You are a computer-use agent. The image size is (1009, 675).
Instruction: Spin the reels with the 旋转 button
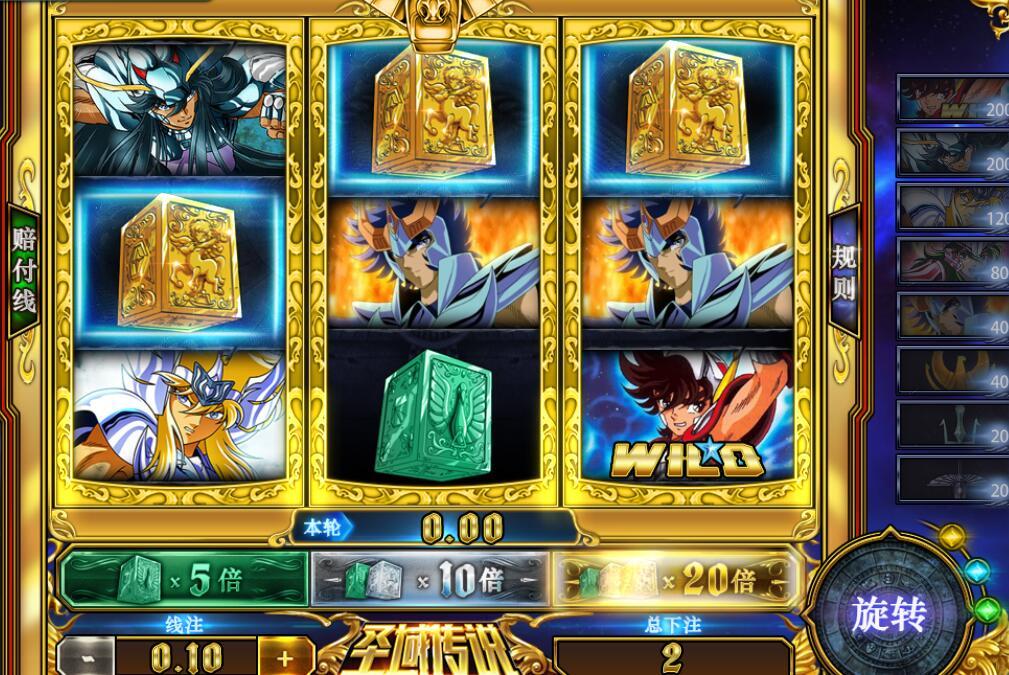[889, 613]
